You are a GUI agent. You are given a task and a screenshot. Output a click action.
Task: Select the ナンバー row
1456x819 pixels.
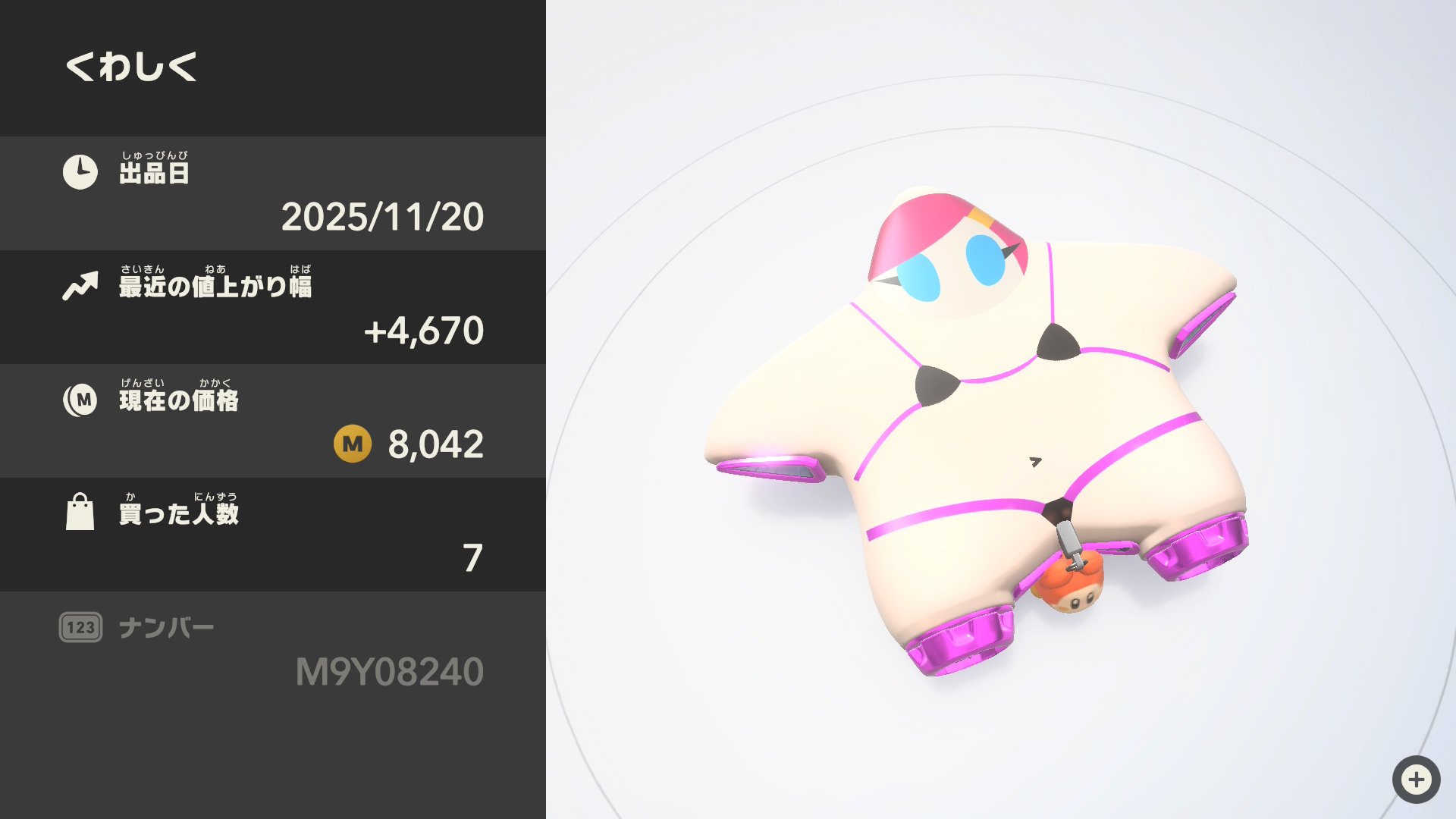coord(273,650)
